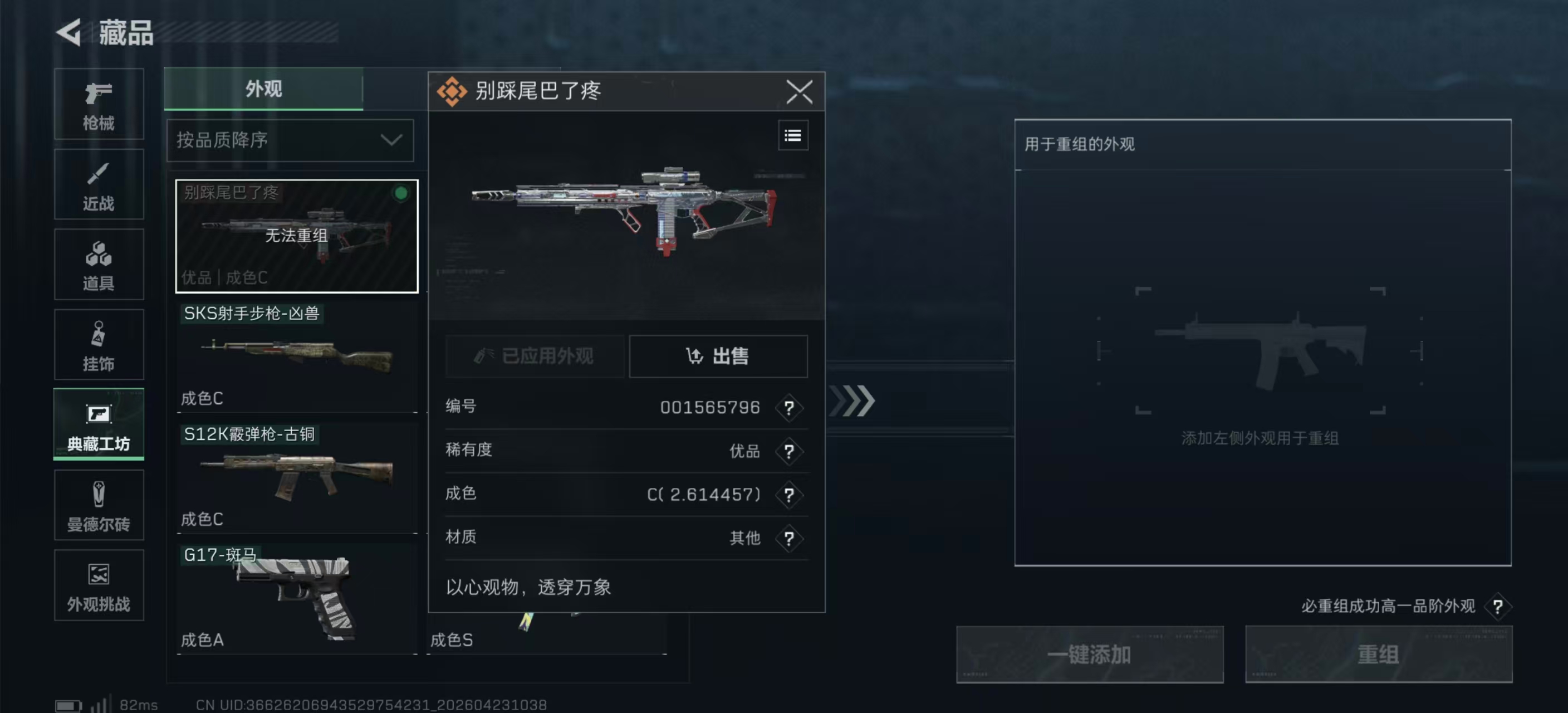Open the 必重组成功高一品阶外观 help marker
This screenshot has height=713, width=1568.
[1498, 607]
